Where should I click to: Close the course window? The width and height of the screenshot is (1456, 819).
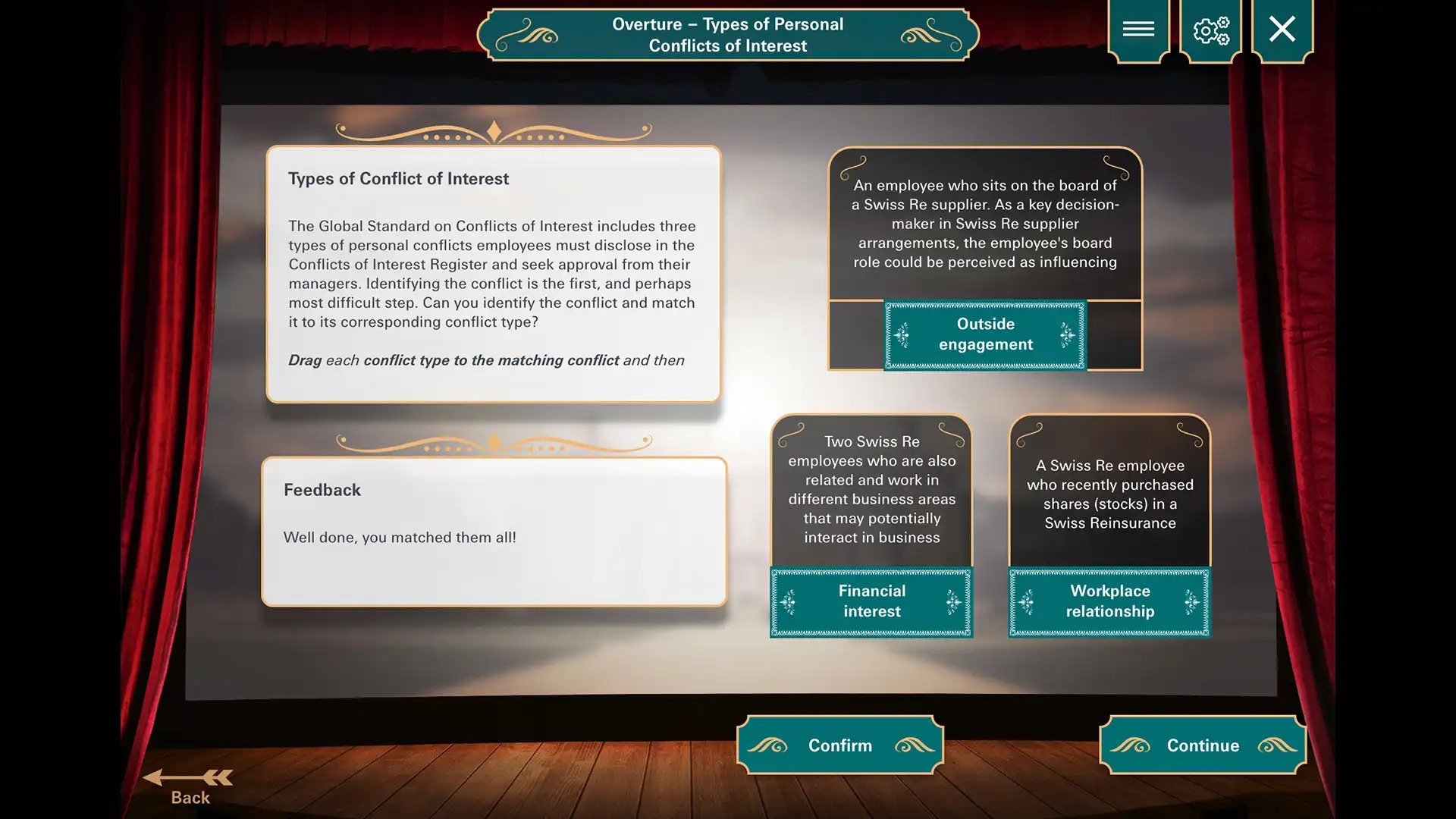[x=1282, y=30]
